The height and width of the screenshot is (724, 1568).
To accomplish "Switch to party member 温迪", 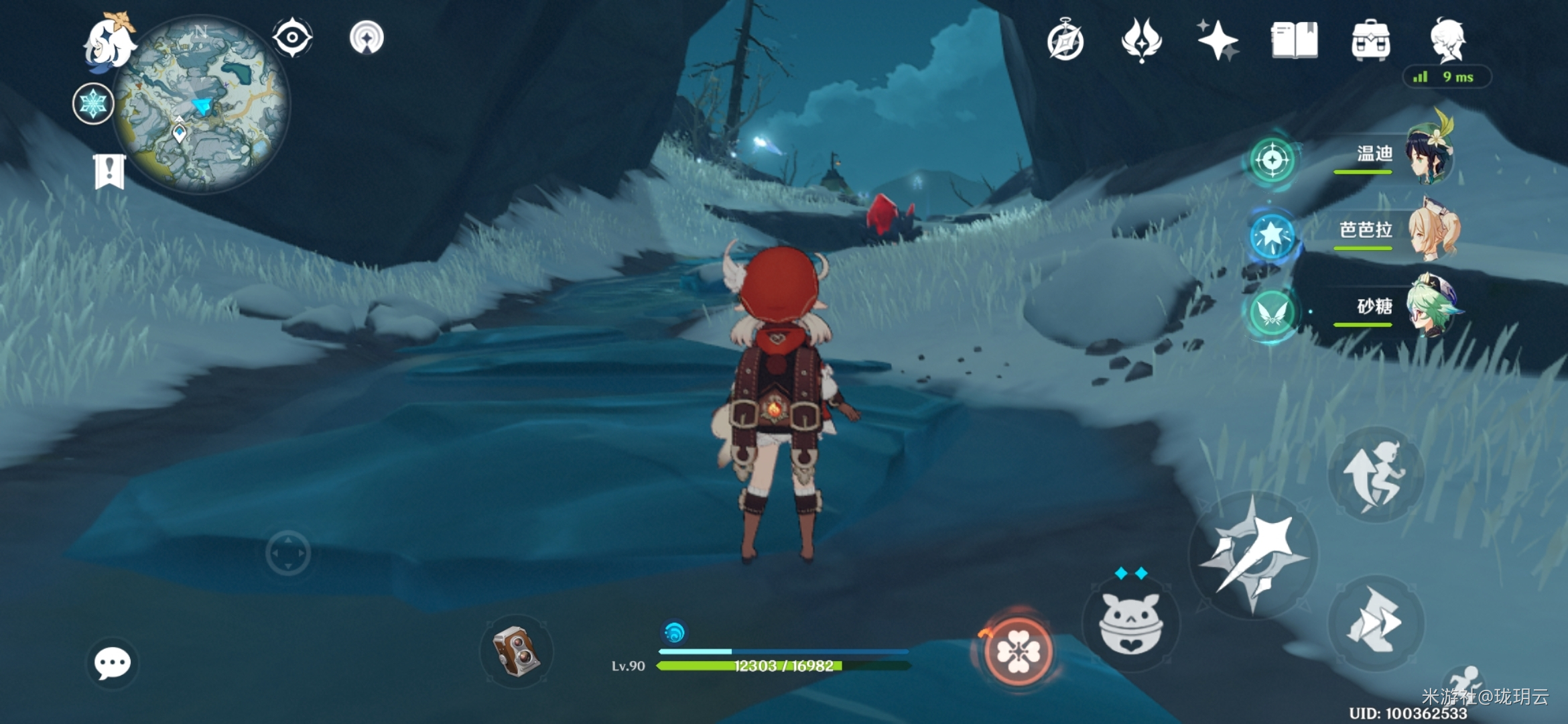I will 1427,156.
